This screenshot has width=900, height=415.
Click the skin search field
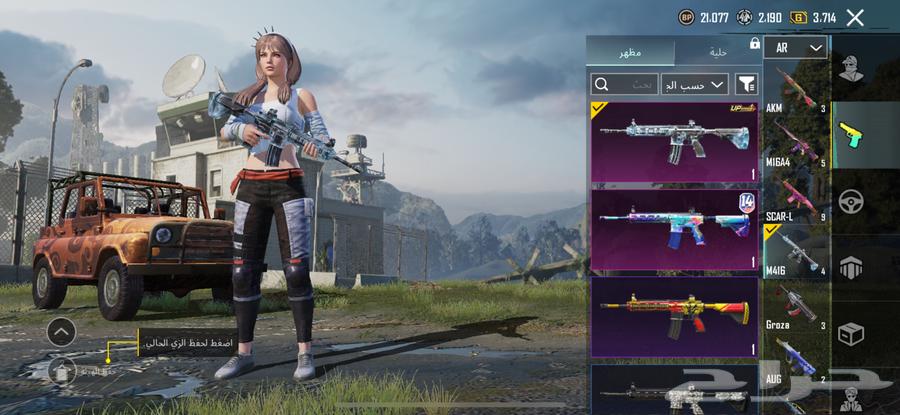(x=625, y=84)
